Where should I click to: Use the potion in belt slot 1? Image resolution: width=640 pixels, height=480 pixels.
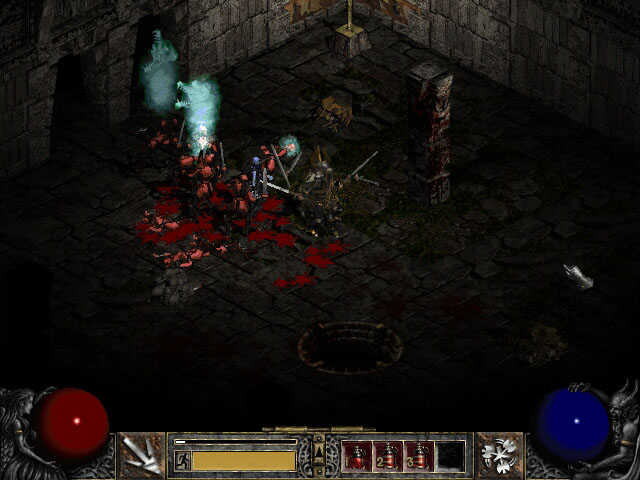pyautogui.click(x=358, y=455)
